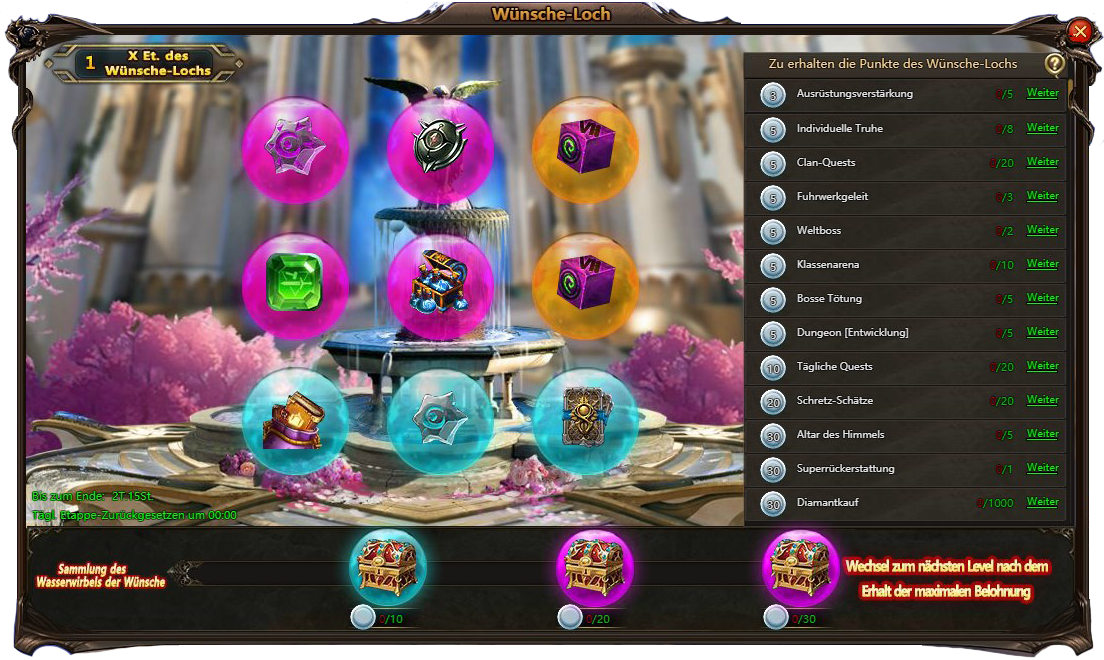The height and width of the screenshot is (660, 1104).
Task: Open Dungeon [Entwicklung] using Weiter
Action: point(1042,332)
